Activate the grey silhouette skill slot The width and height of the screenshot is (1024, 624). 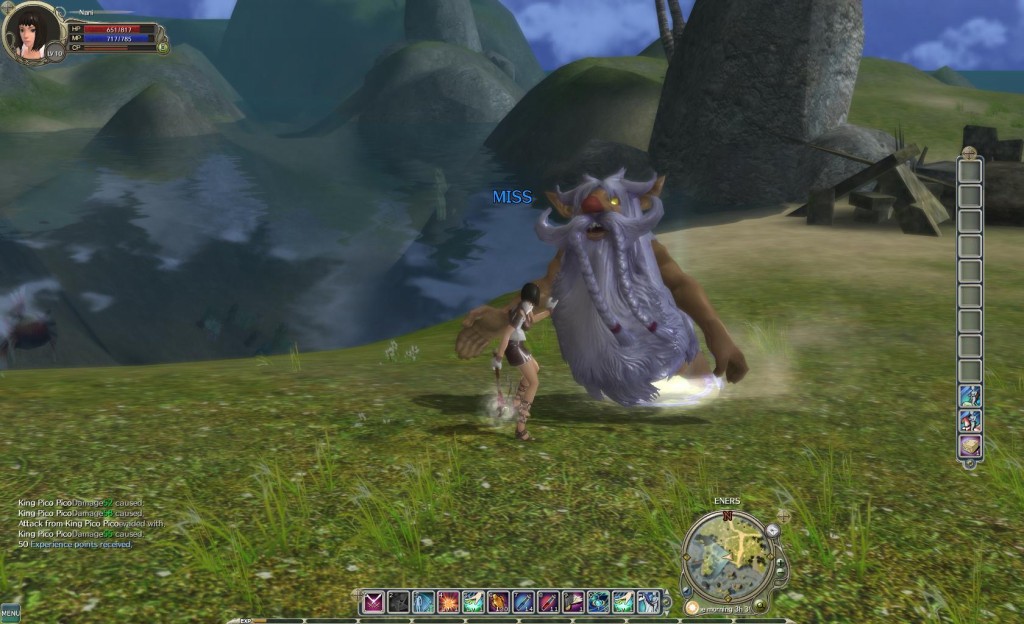tap(399, 602)
